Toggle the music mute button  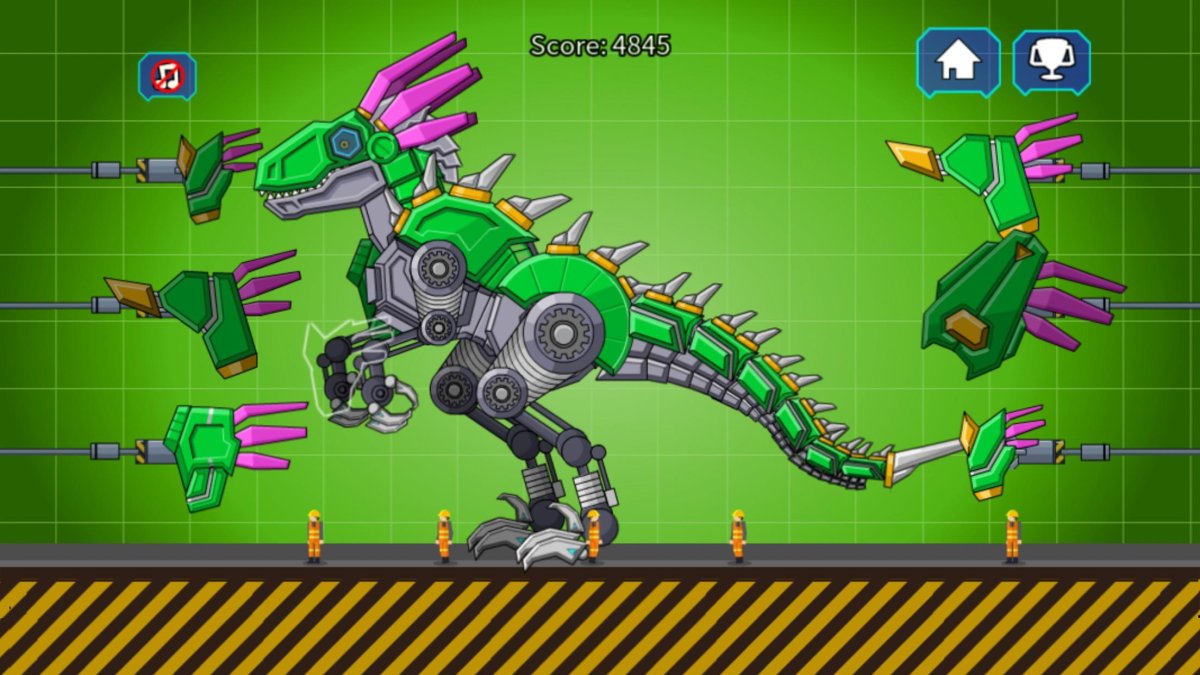point(167,77)
